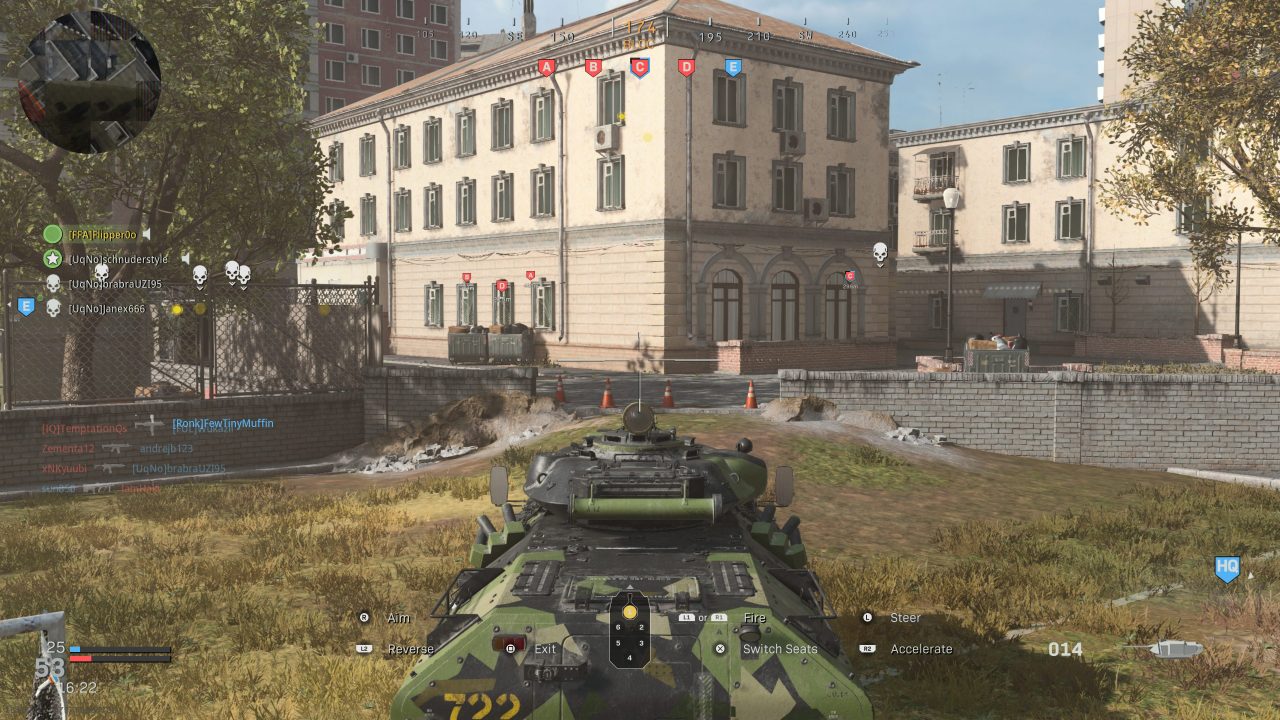The image size is (1280, 720).
Task: Click the FewTinyMuffin killfeed entry
Action: 222,424
